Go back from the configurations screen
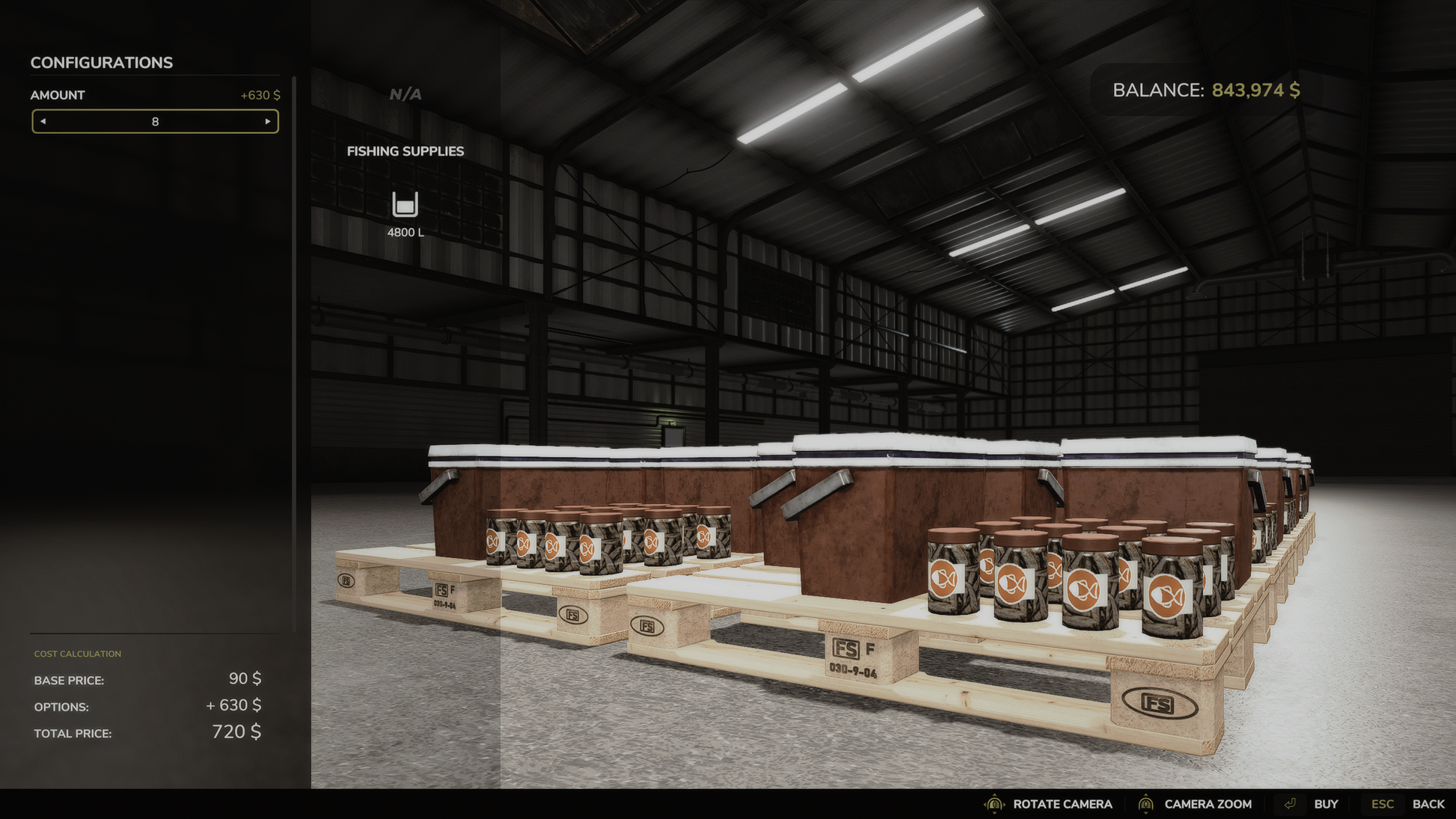The height and width of the screenshot is (819, 1456). [x=1427, y=804]
